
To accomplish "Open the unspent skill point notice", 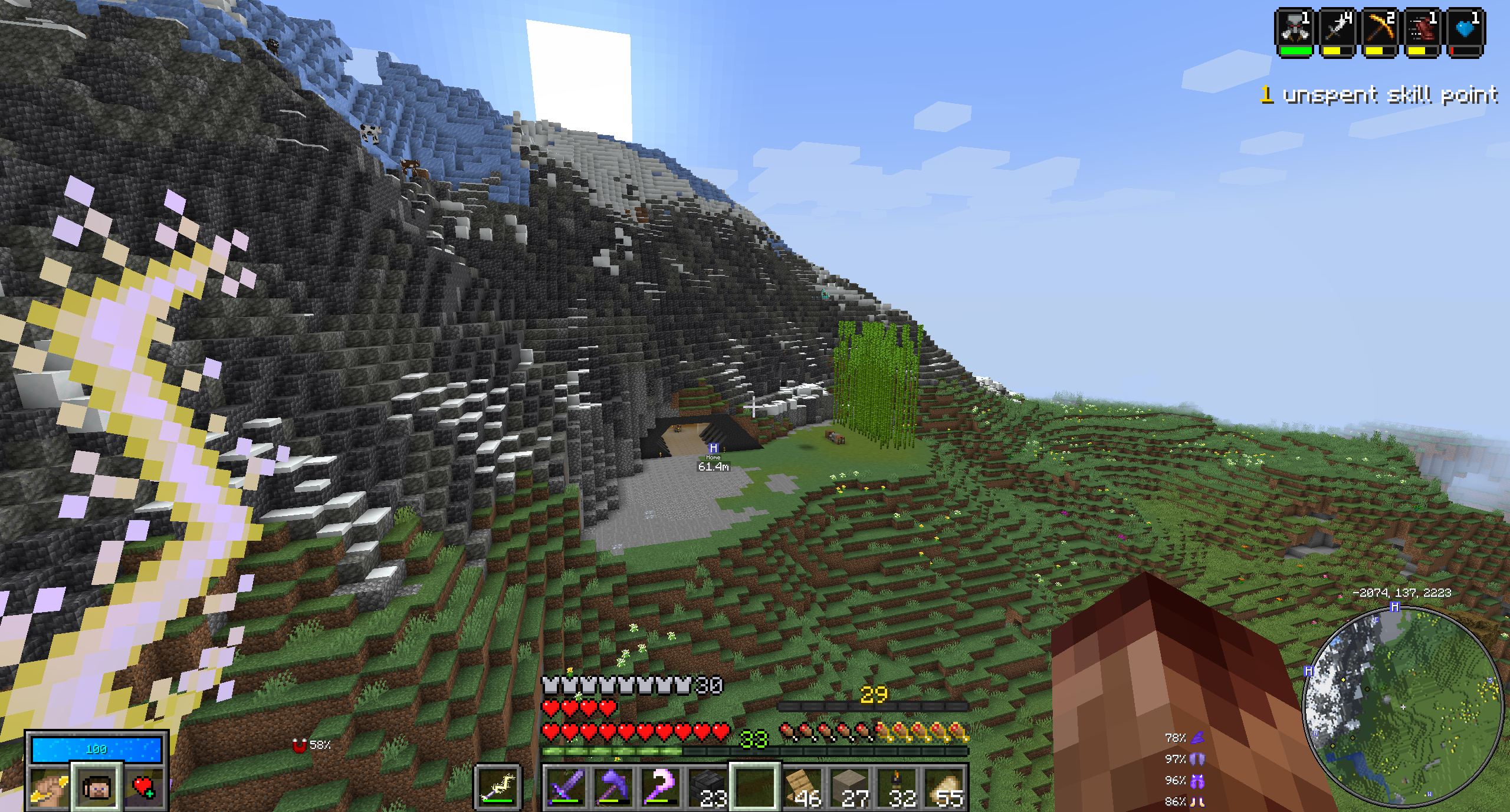I will tap(1378, 95).
